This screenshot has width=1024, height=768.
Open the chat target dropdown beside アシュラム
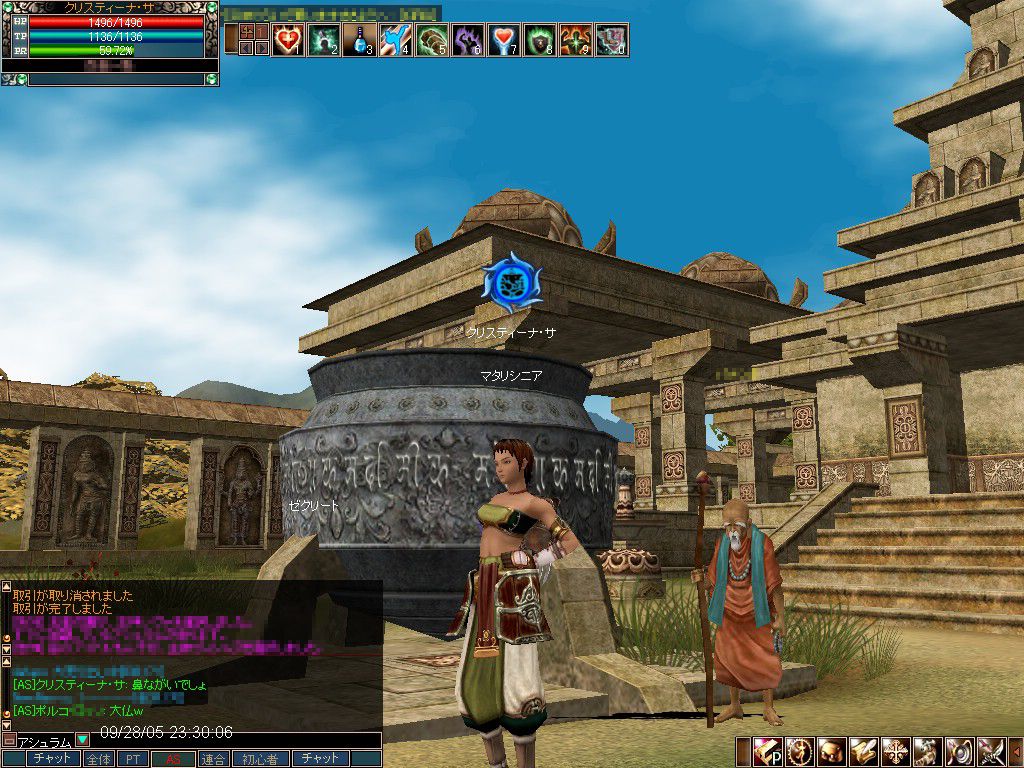(x=83, y=741)
